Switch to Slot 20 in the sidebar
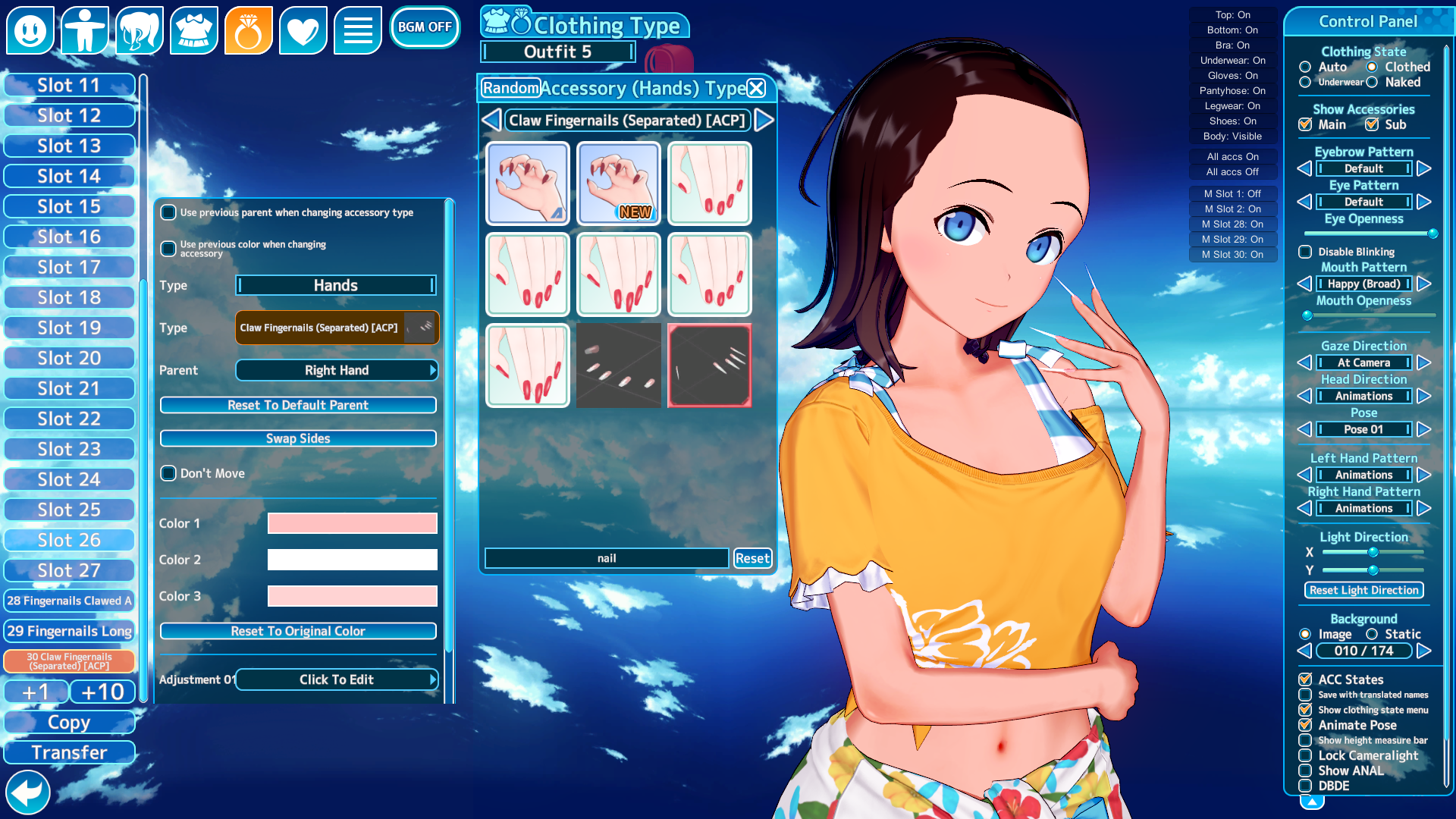The width and height of the screenshot is (1456, 819). tap(69, 357)
